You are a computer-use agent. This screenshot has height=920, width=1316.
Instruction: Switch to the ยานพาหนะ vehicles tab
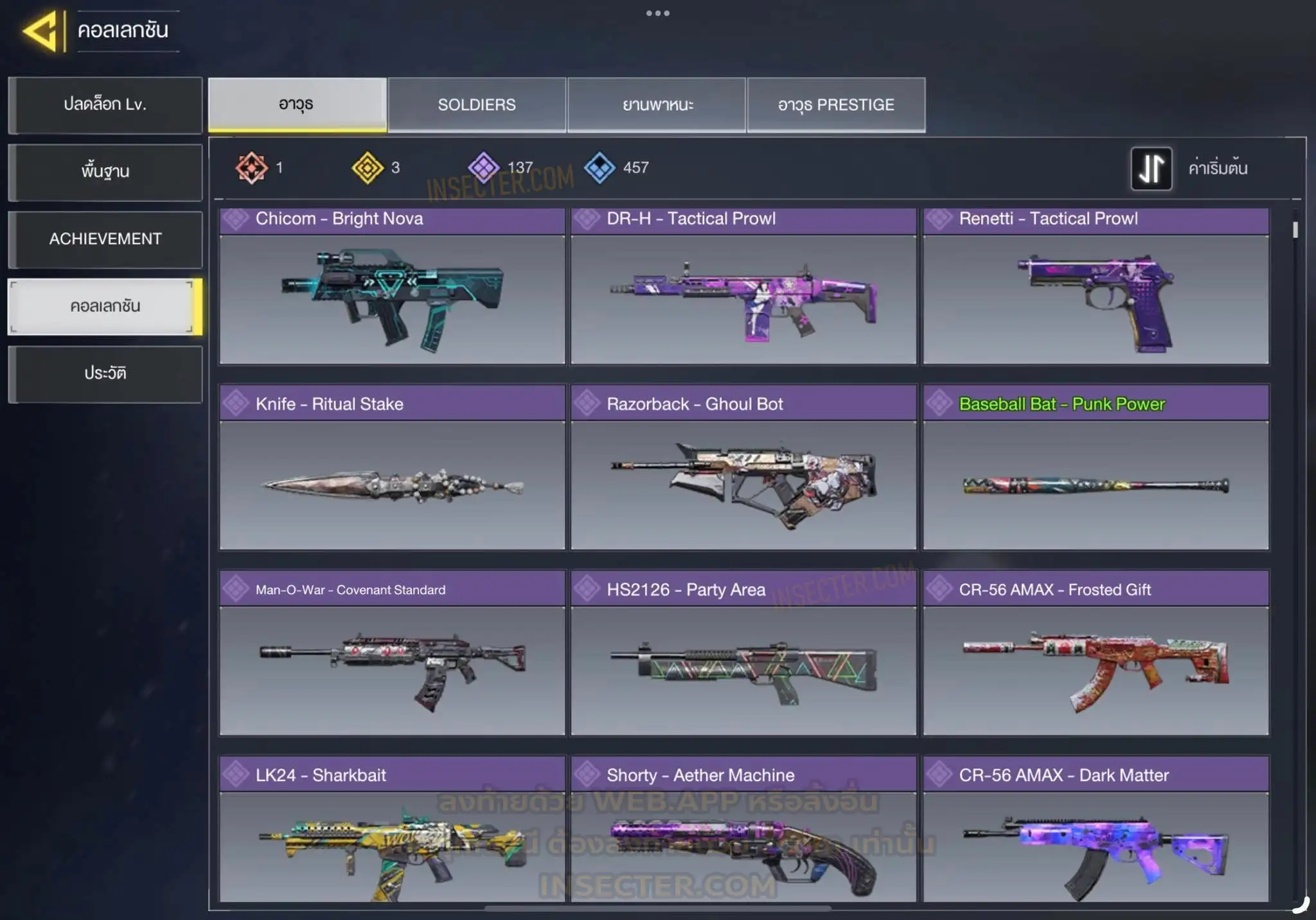point(657,105)
